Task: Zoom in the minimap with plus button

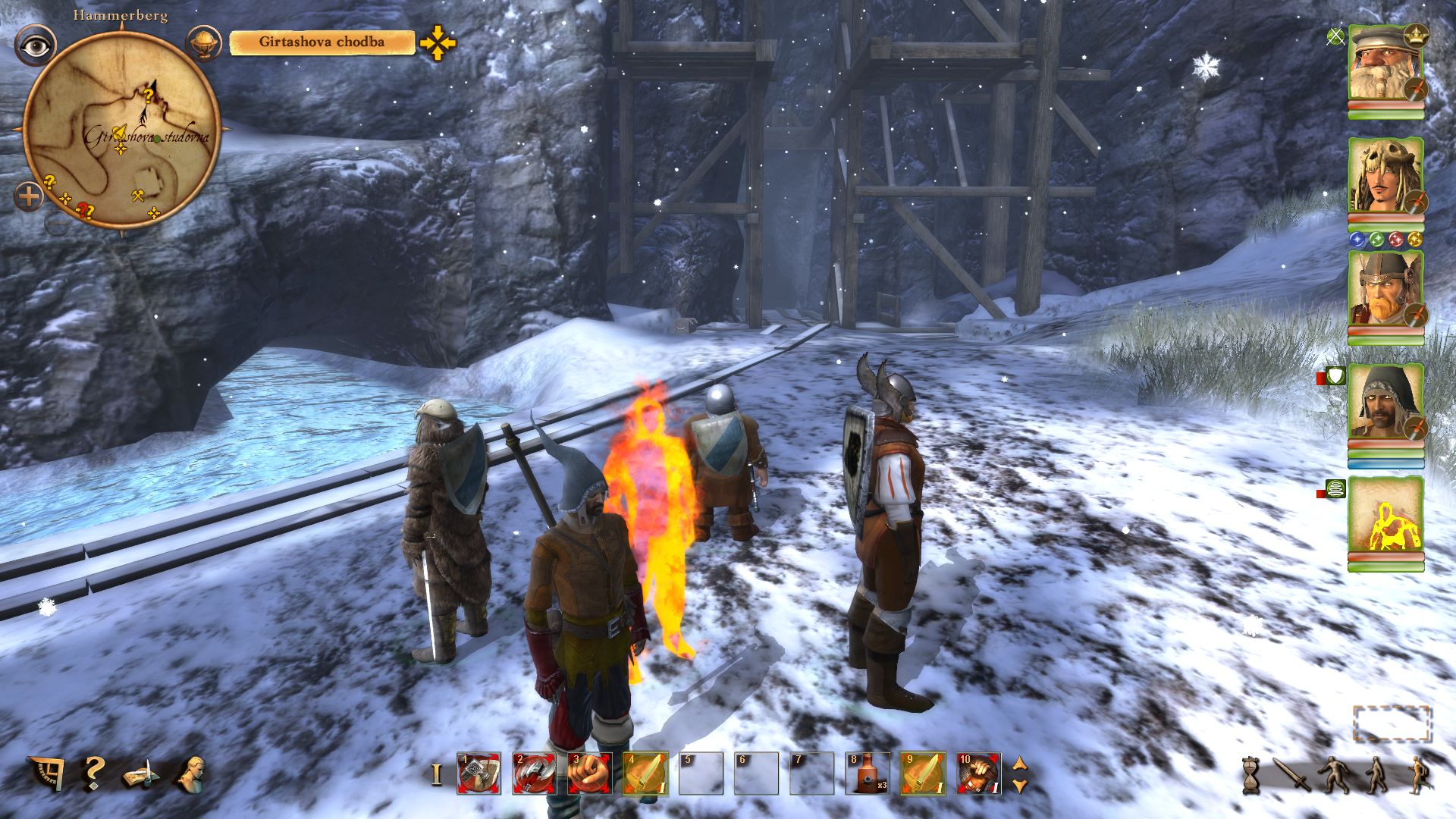Action: pos(29,198)
